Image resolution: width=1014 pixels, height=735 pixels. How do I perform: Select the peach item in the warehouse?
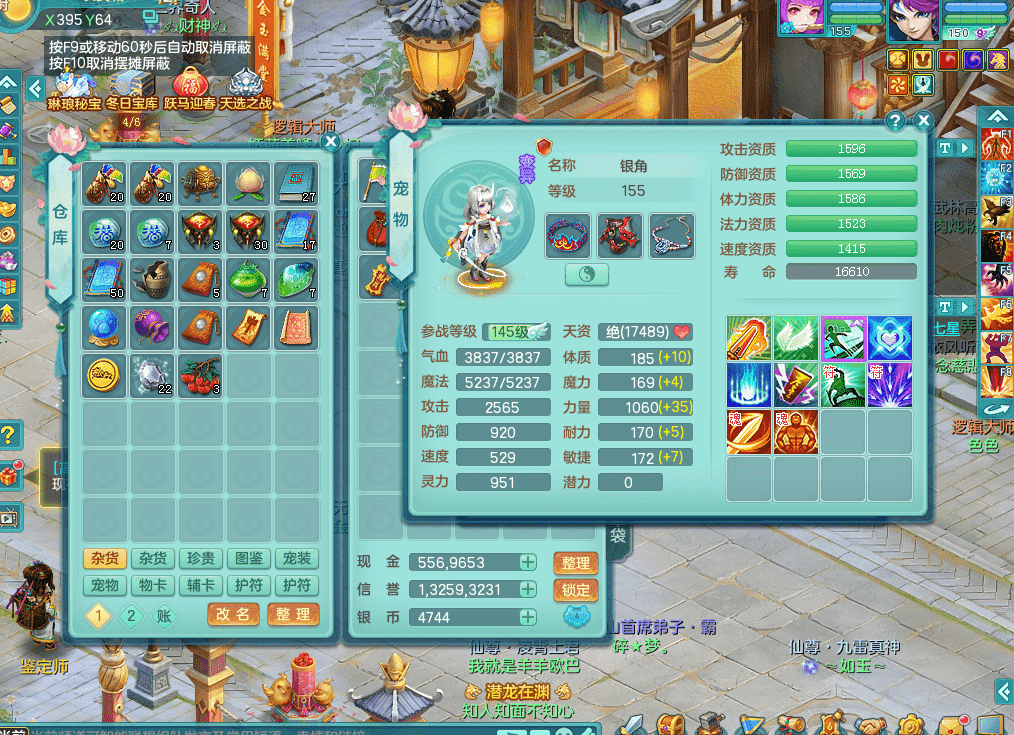tap(247, 183)
